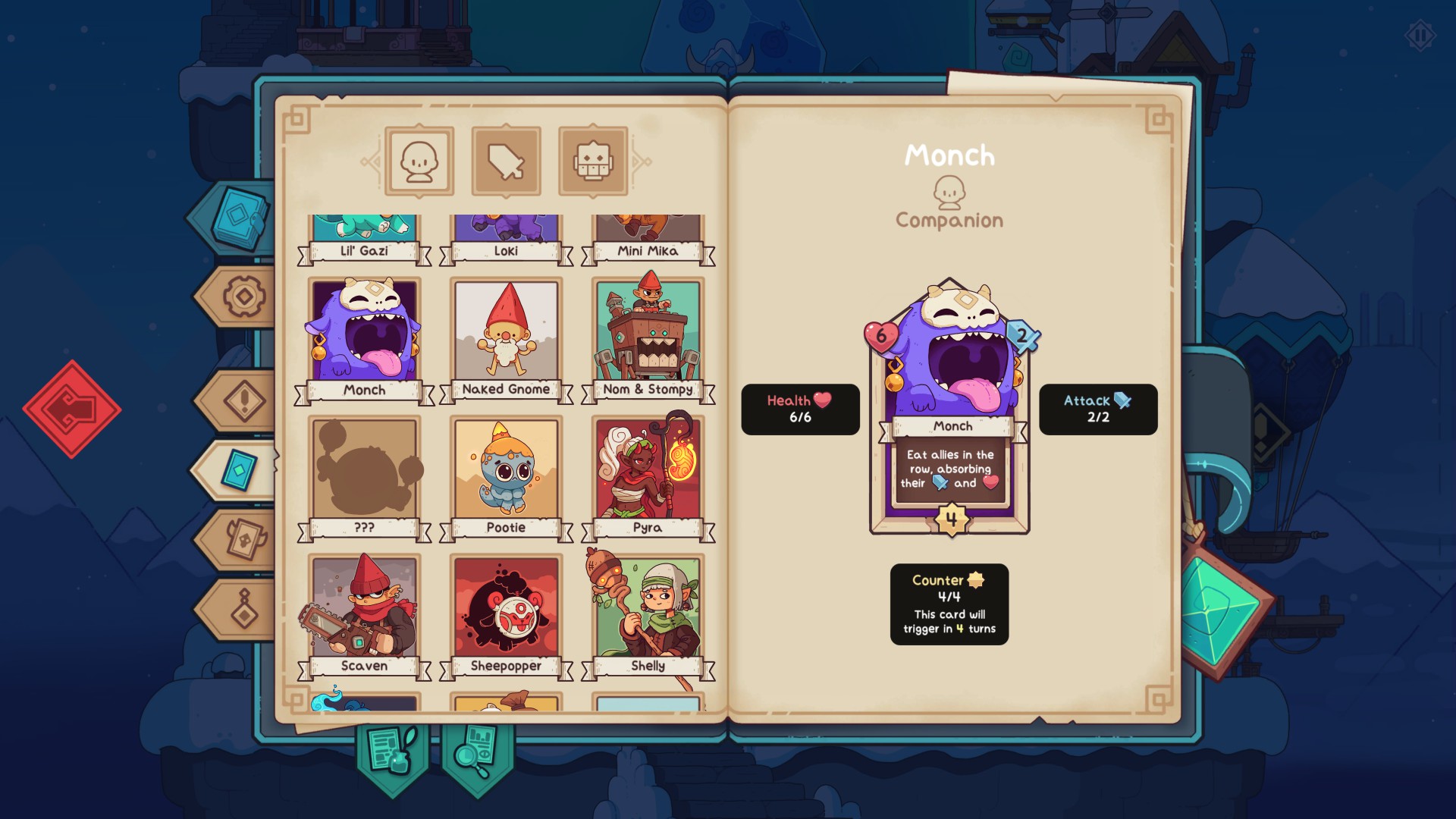
Task: Click the Counter 4/4 info panel
Action: pos(949,604)
